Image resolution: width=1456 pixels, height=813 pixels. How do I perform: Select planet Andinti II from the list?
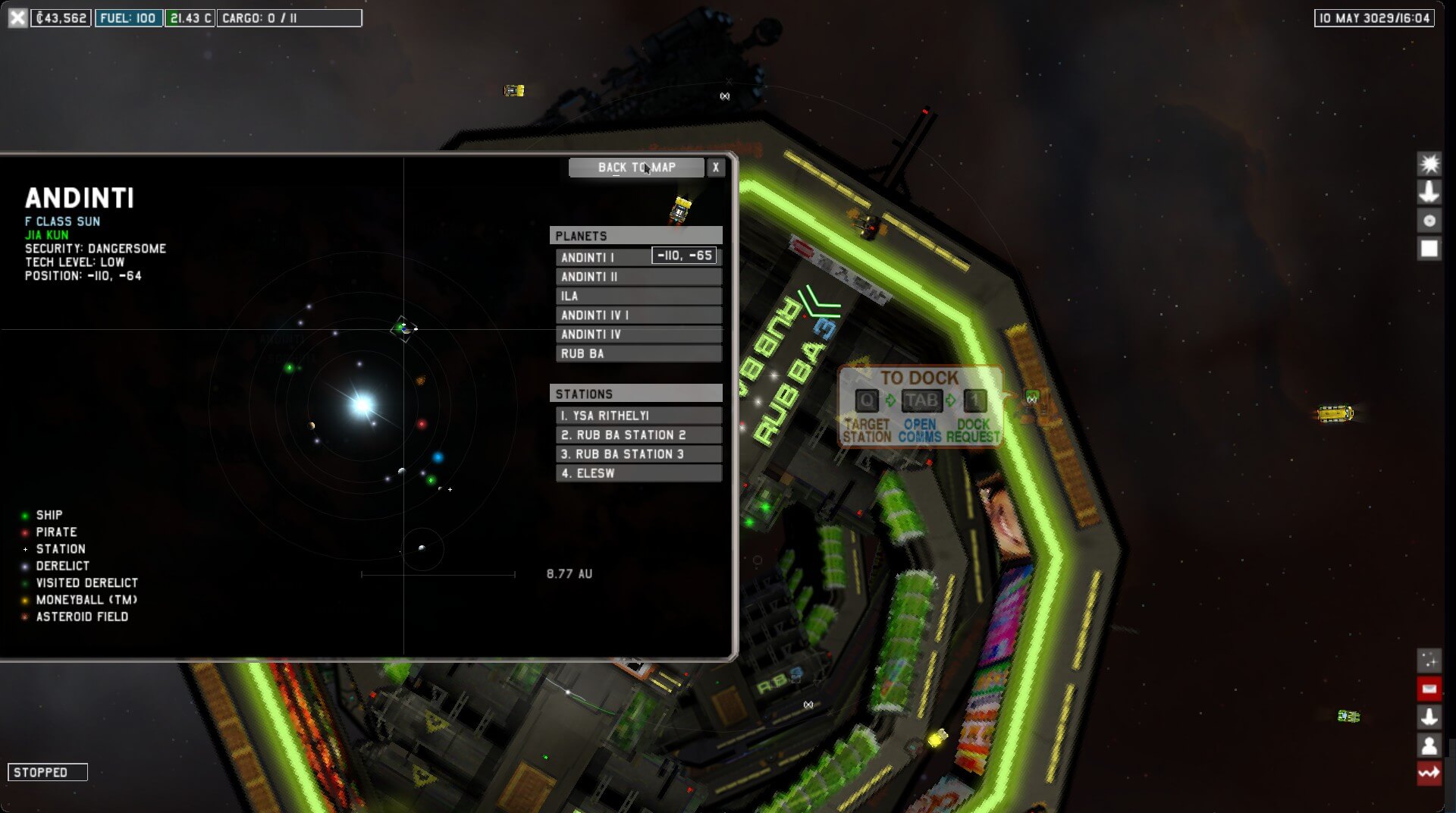[x=638, y=277]
